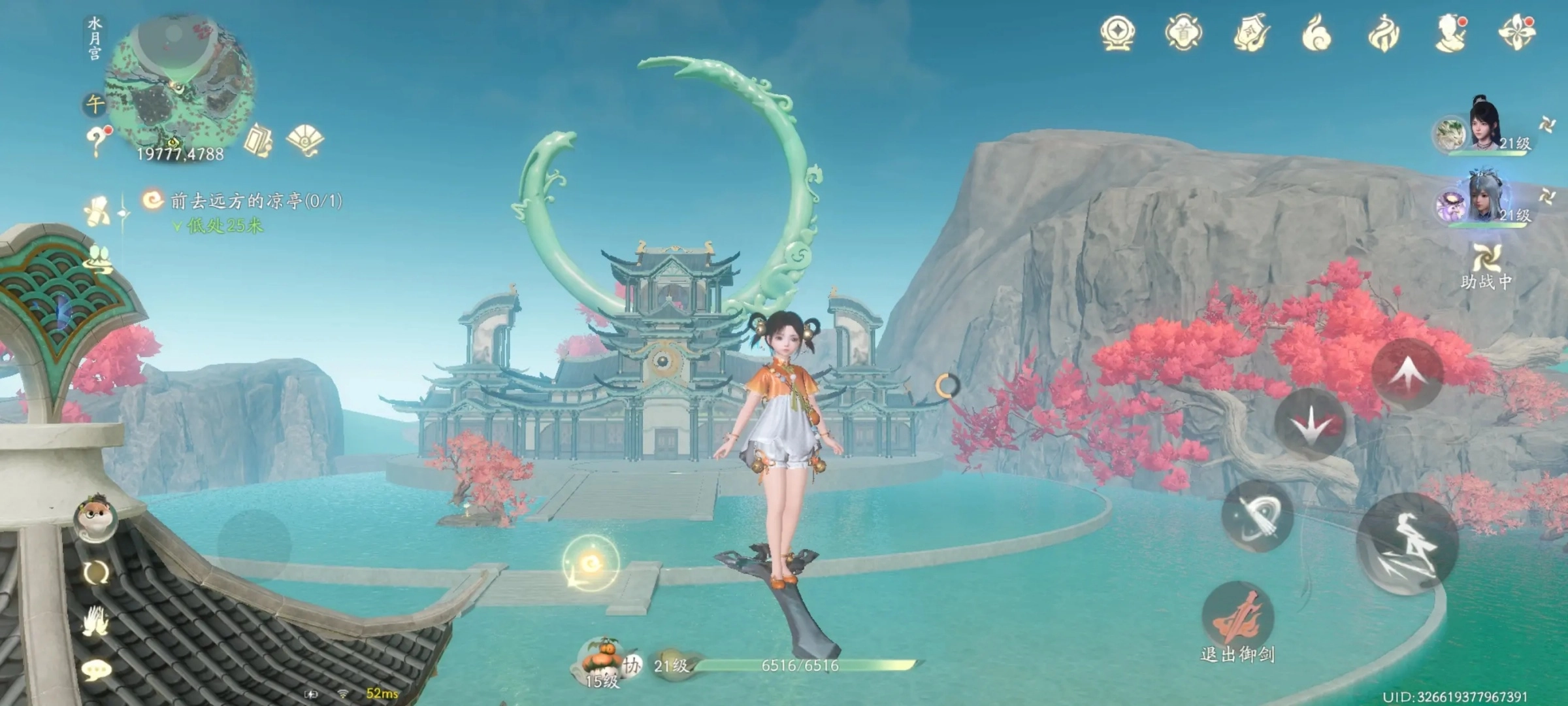Open the character silhouette menu icon
The image size is (1568, 706).
(1450, 33)
